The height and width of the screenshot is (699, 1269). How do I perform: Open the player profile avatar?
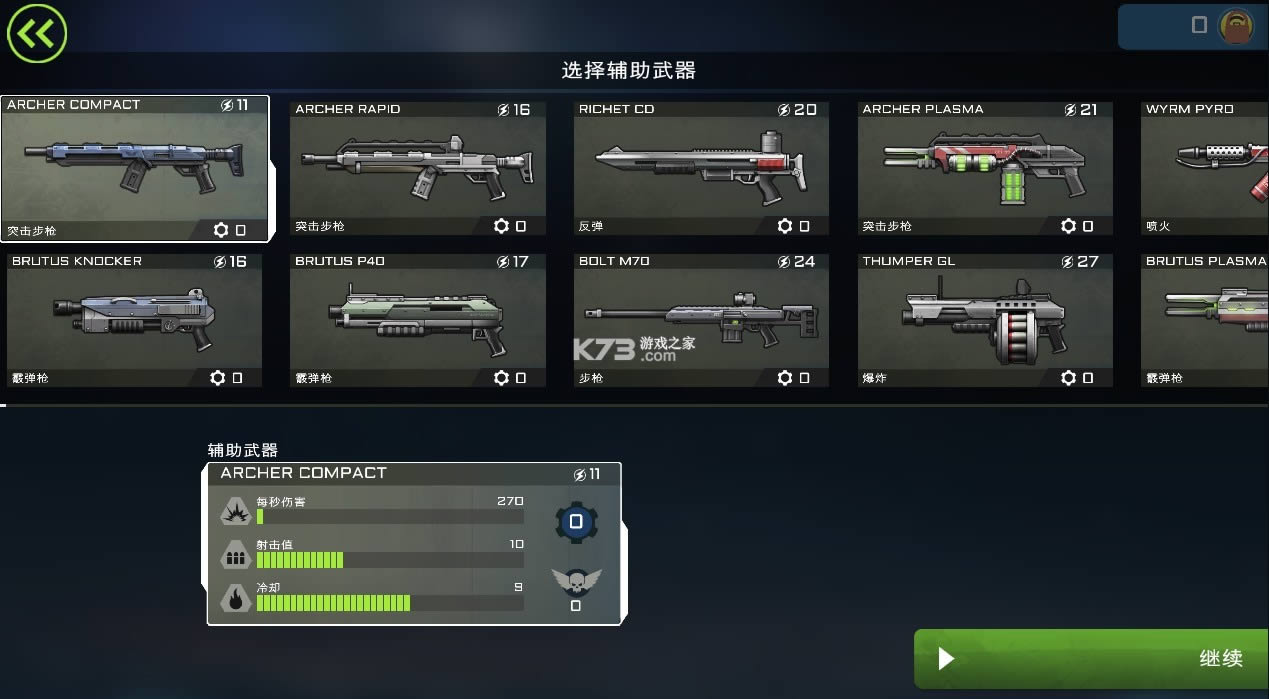pyautogui.click(x=1236, y=26)
